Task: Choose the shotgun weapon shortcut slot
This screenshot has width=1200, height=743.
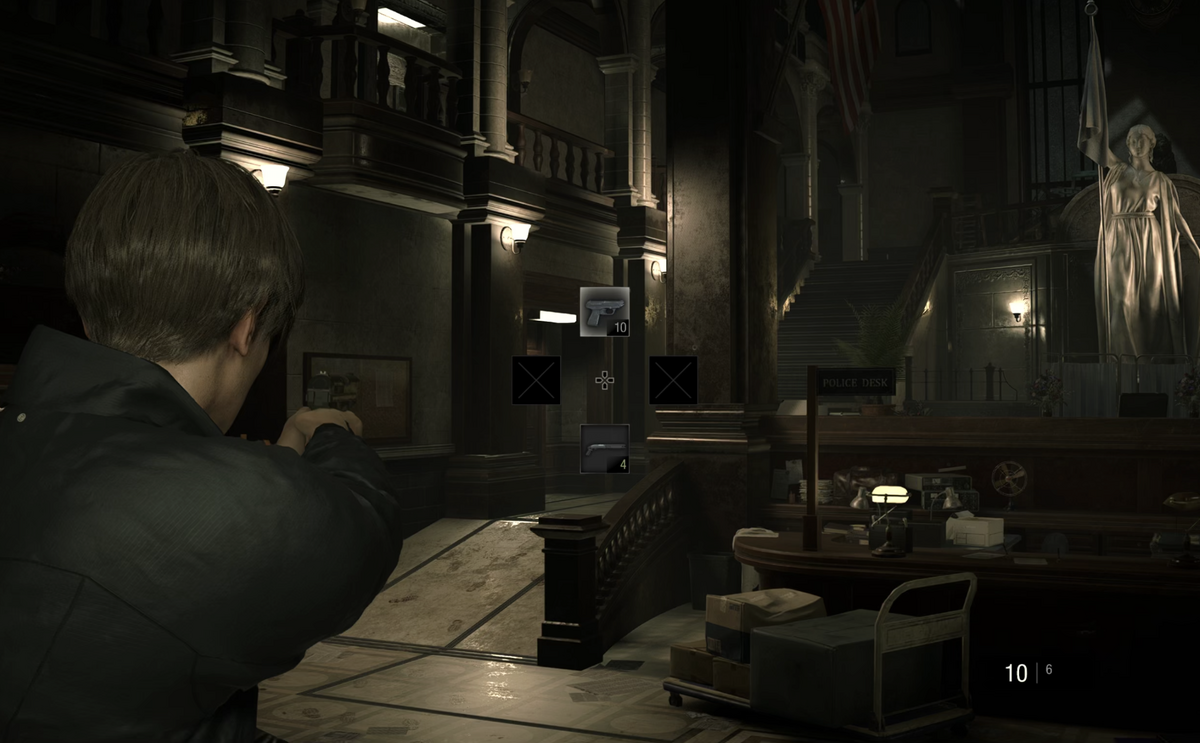Action: click(604, 448)
